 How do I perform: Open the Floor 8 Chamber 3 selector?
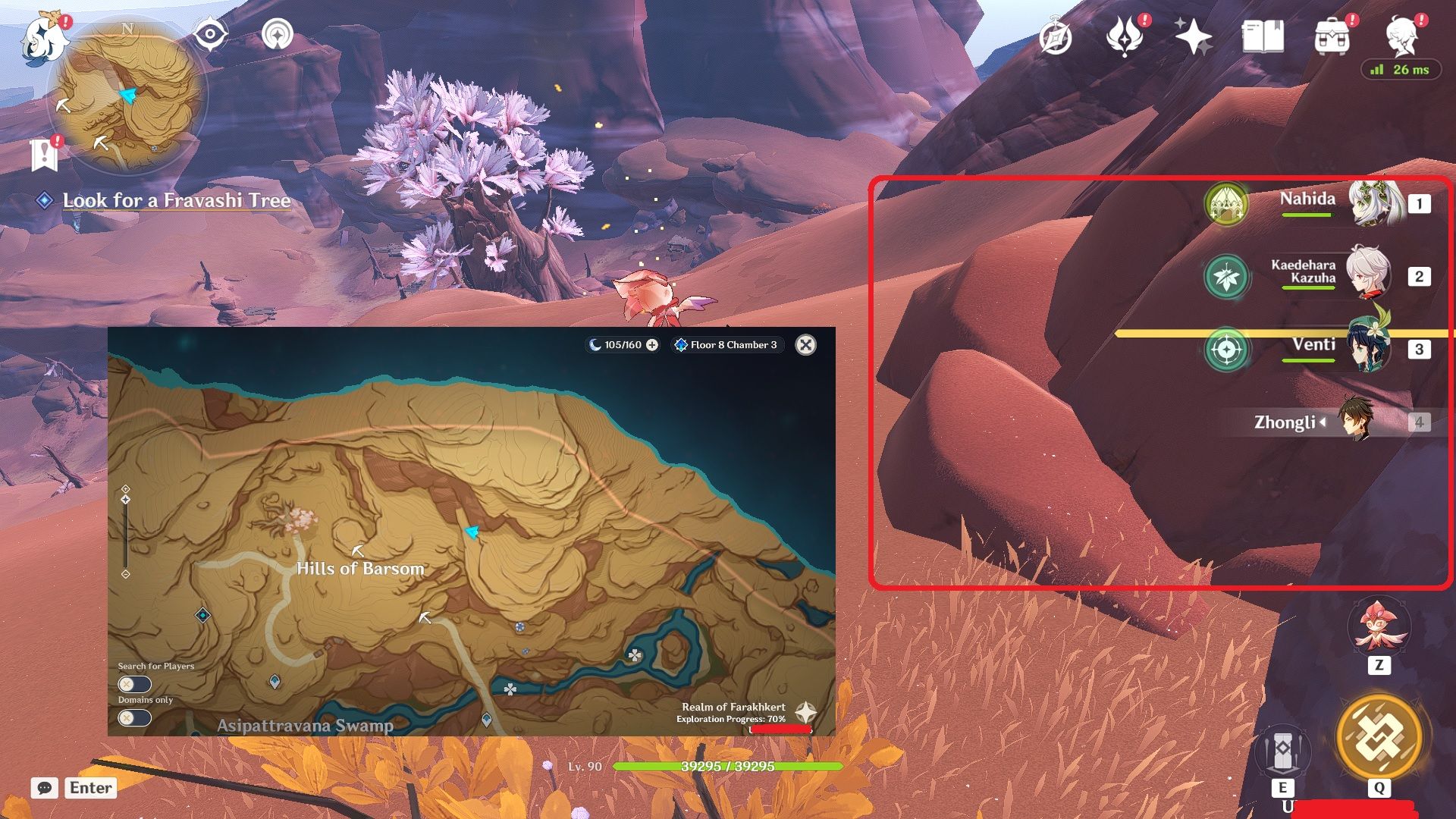pyautogui.click(x=724, y=344)
